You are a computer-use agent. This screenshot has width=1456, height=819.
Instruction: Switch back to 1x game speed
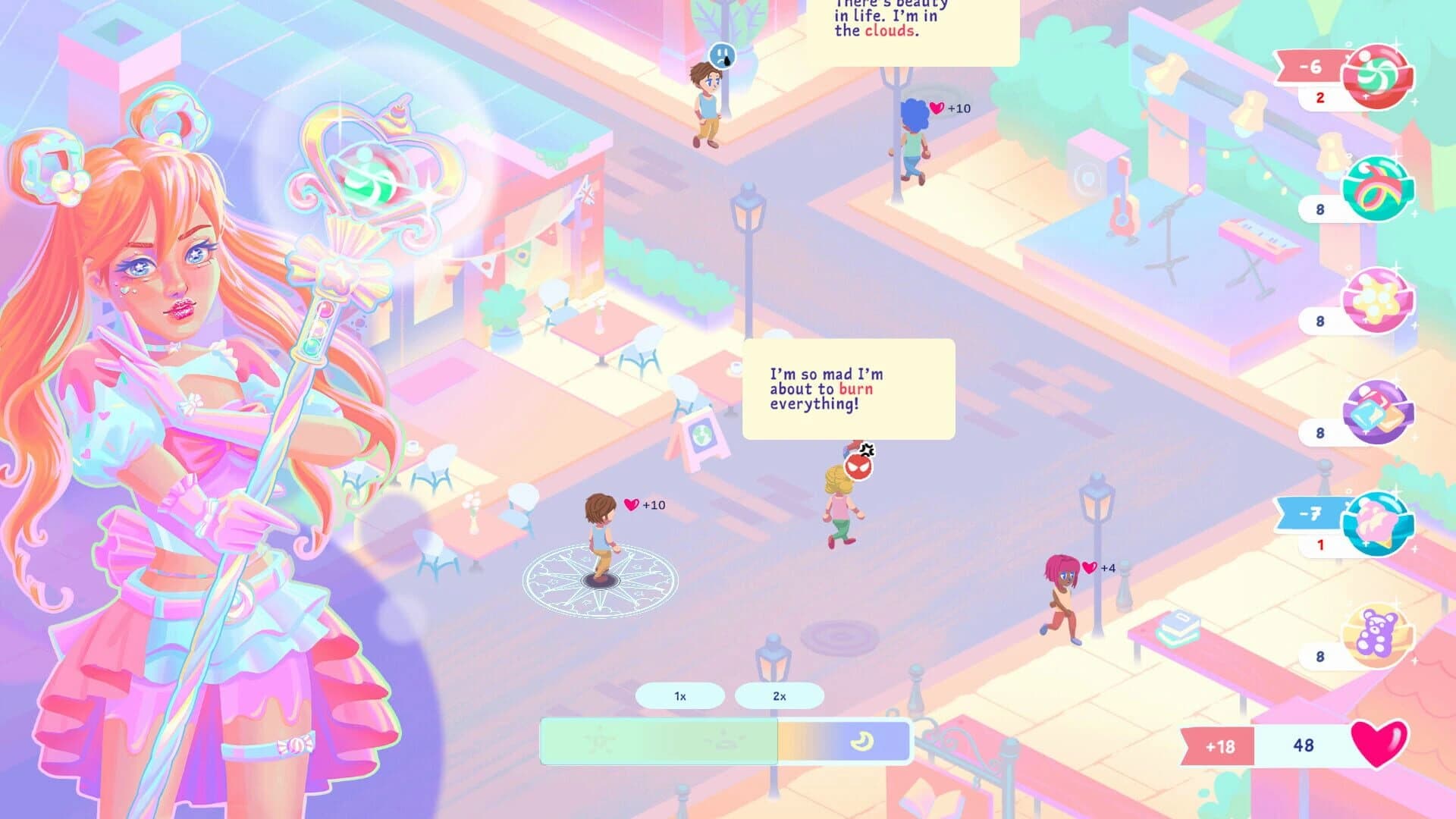tap(680, 694)
